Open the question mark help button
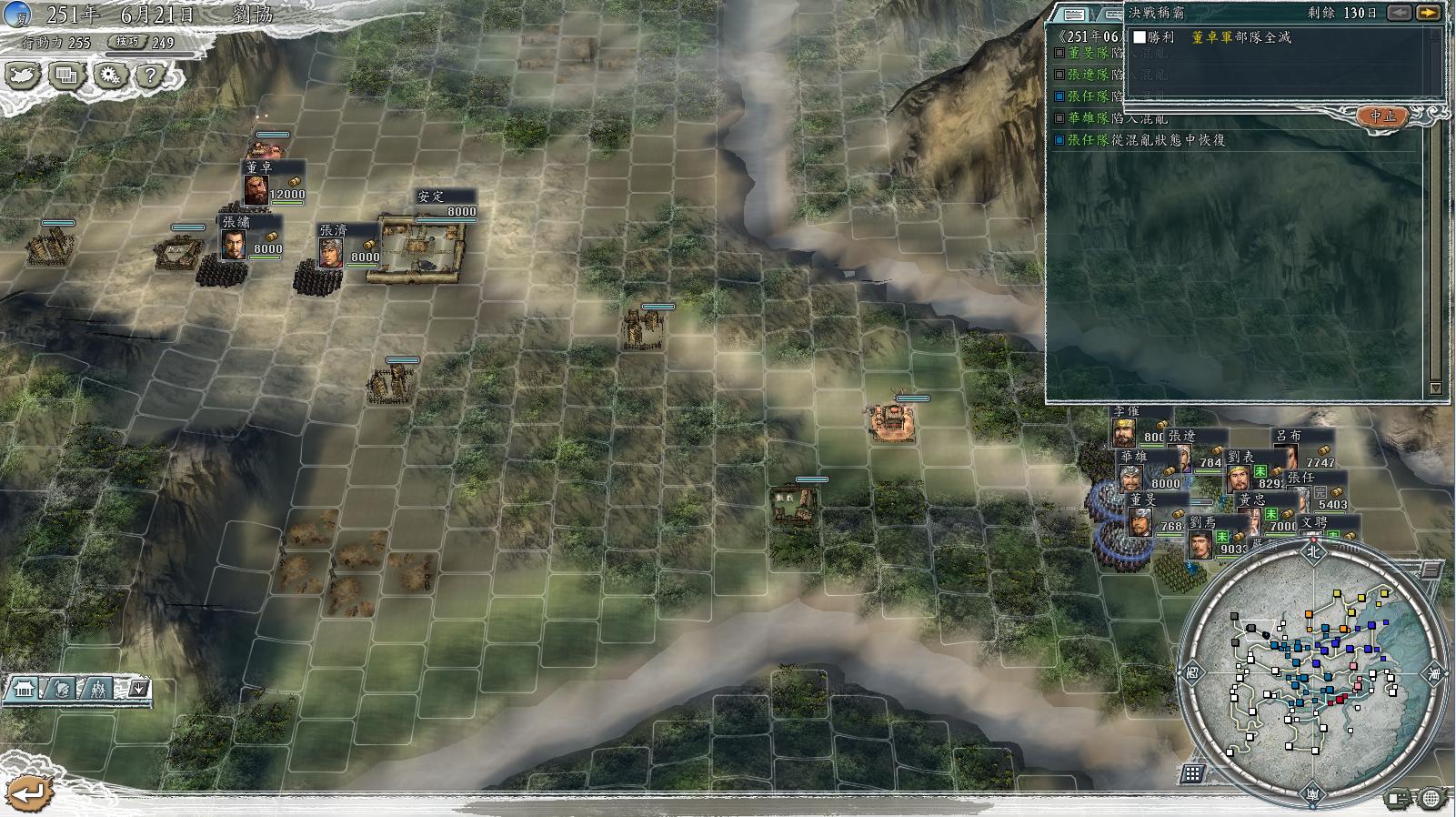The width and height of the screenshot is (1456, 817). (151, 76)
